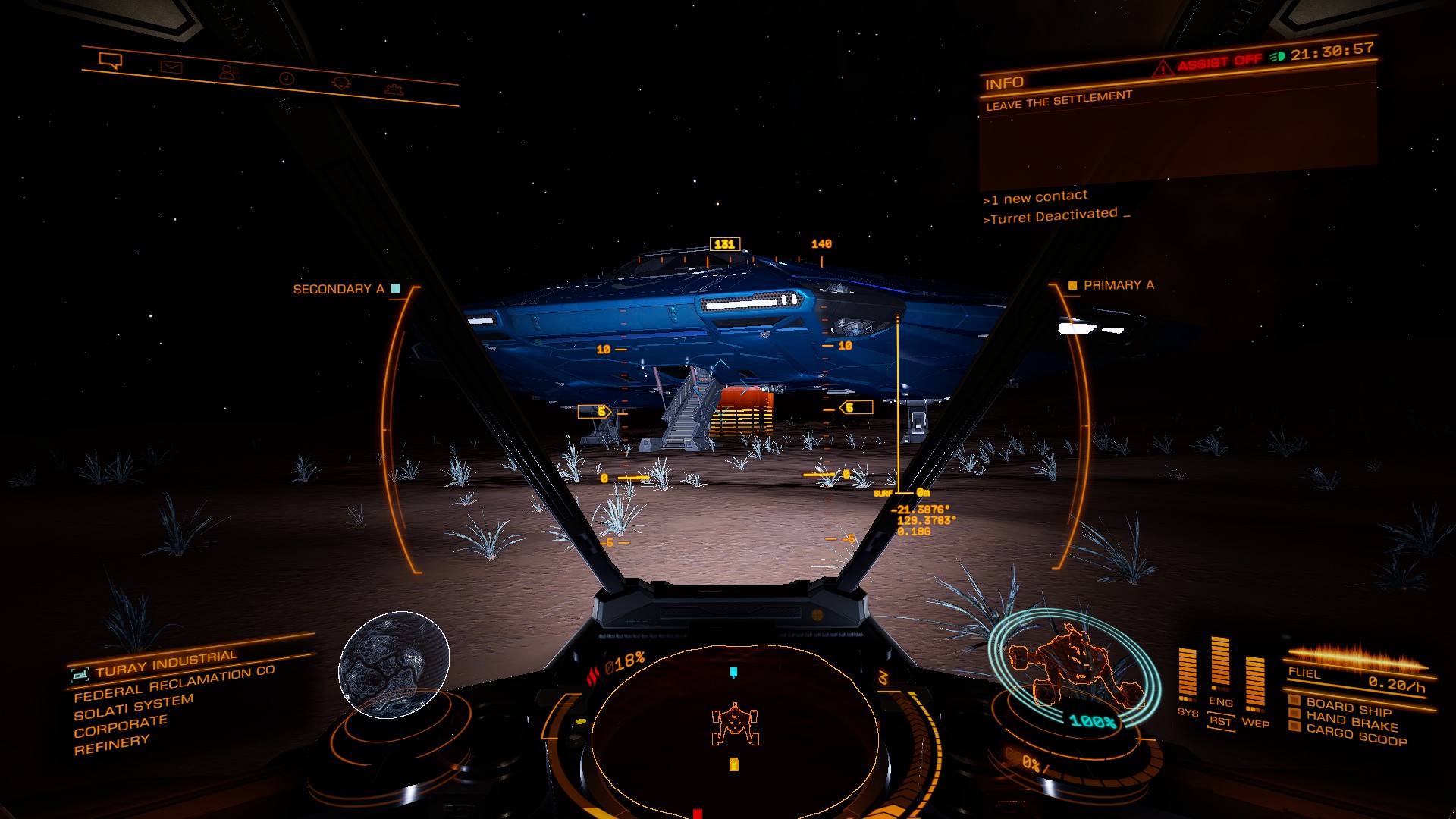Open the squadron emblem tab
Screen dimensions: 1456x819
tap(341, 83)
